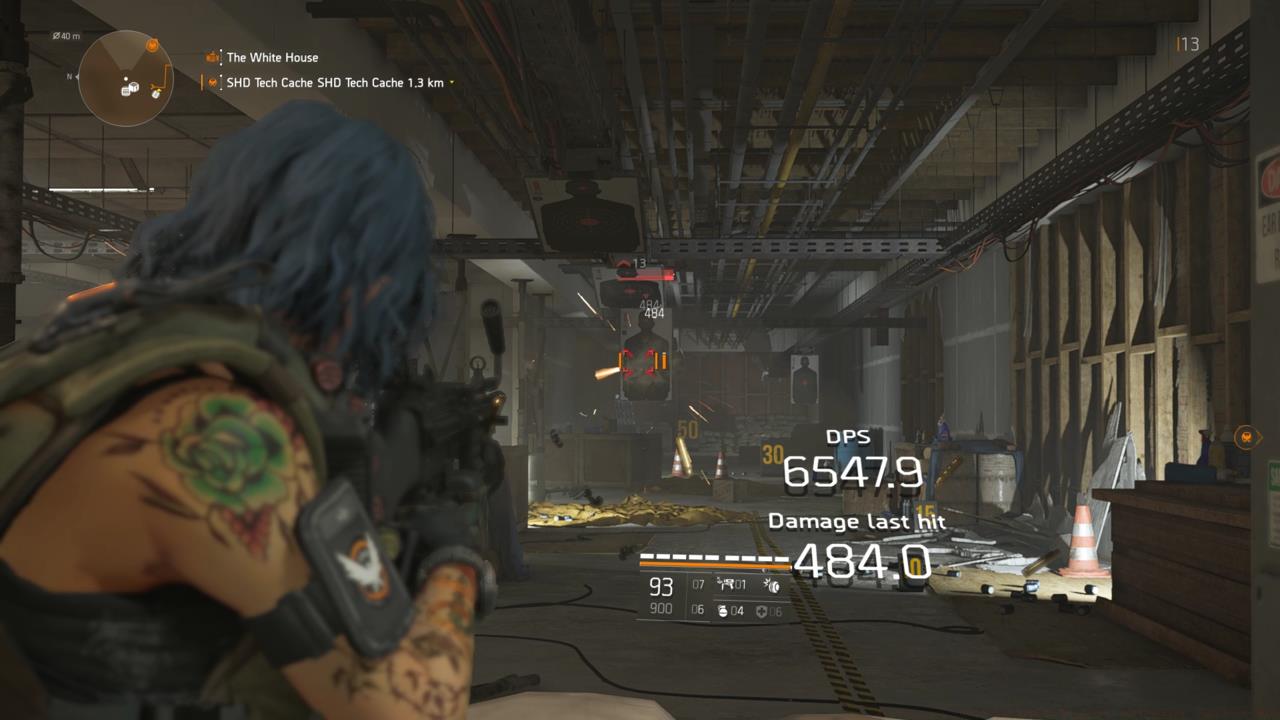1280x720 pixels.
Task: Select the SHD Tech Cache waypoint icon
Action: tap(213, 82)
